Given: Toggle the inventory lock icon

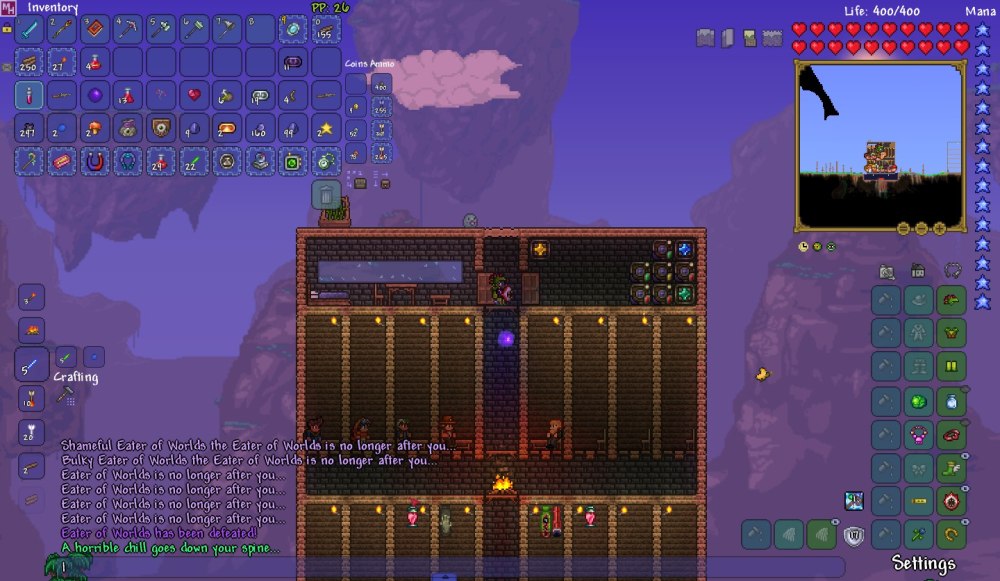Looking at the screenshot, I should (7, 29).
